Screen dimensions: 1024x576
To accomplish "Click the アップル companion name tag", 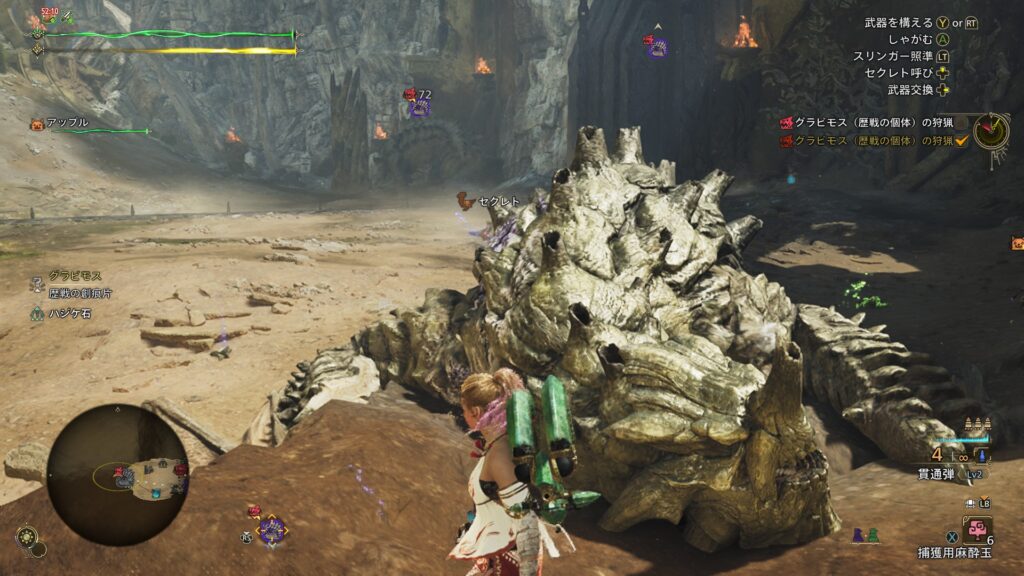I will tap(67, 123).
